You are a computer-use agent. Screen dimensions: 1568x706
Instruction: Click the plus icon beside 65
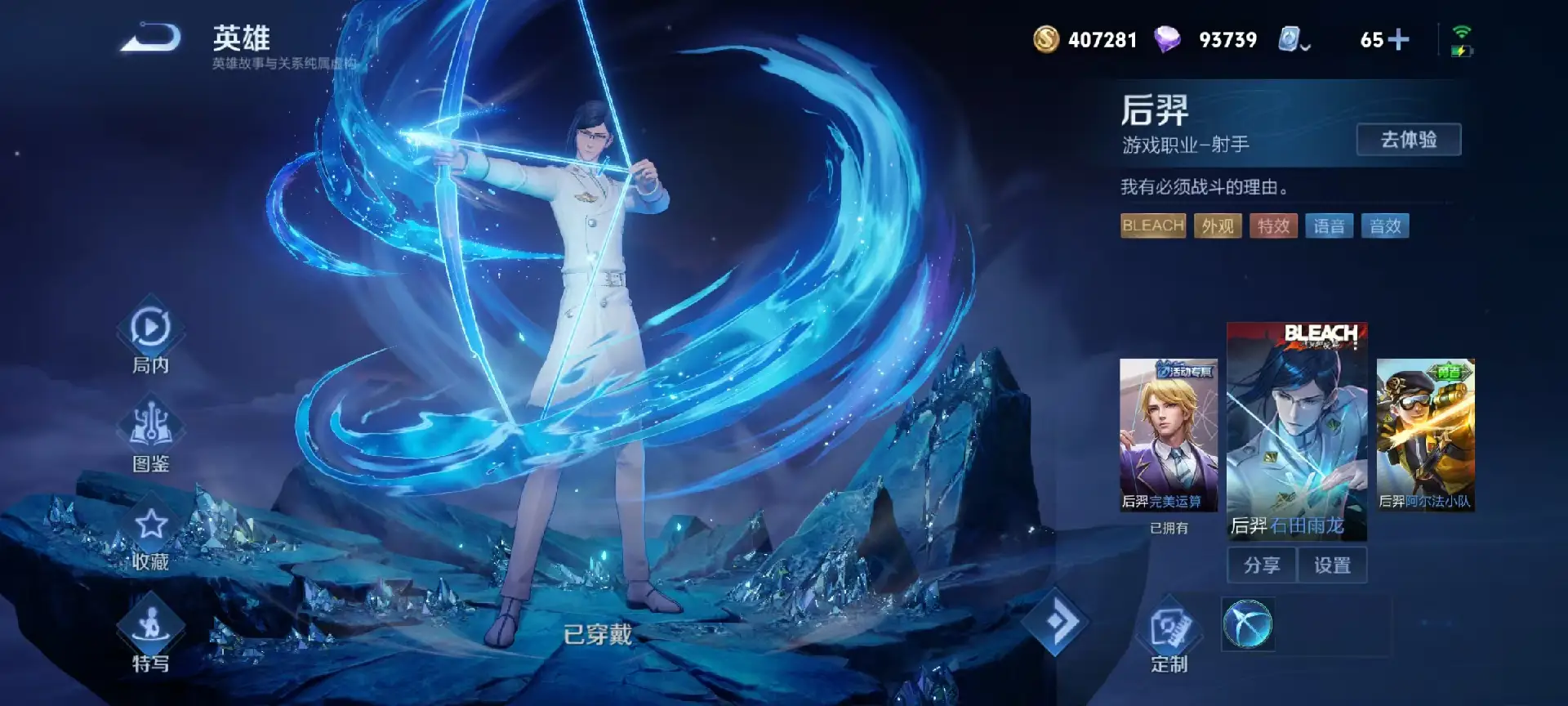tap(1398, 39)
